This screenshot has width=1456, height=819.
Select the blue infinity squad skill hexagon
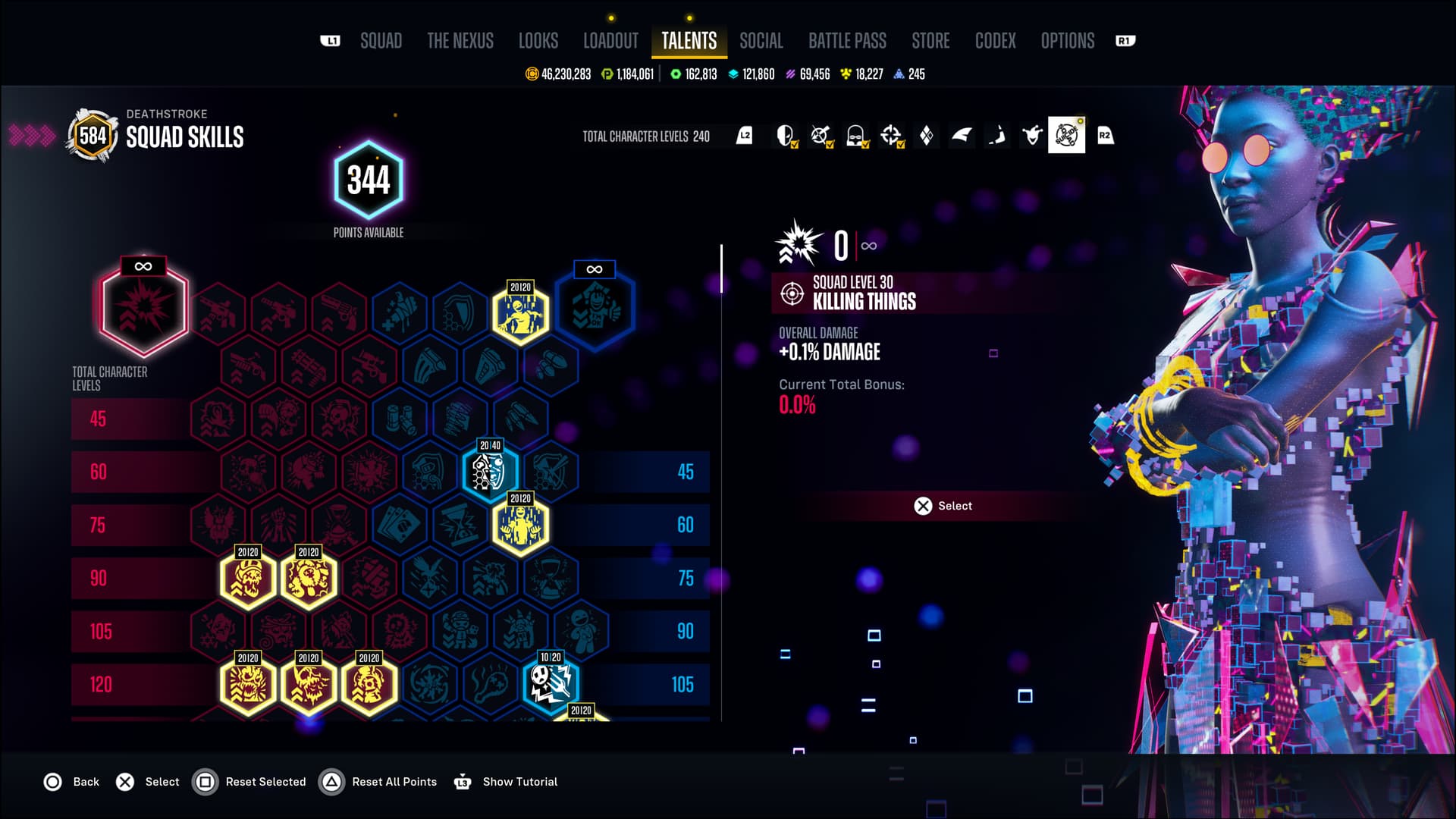[595, 306]
